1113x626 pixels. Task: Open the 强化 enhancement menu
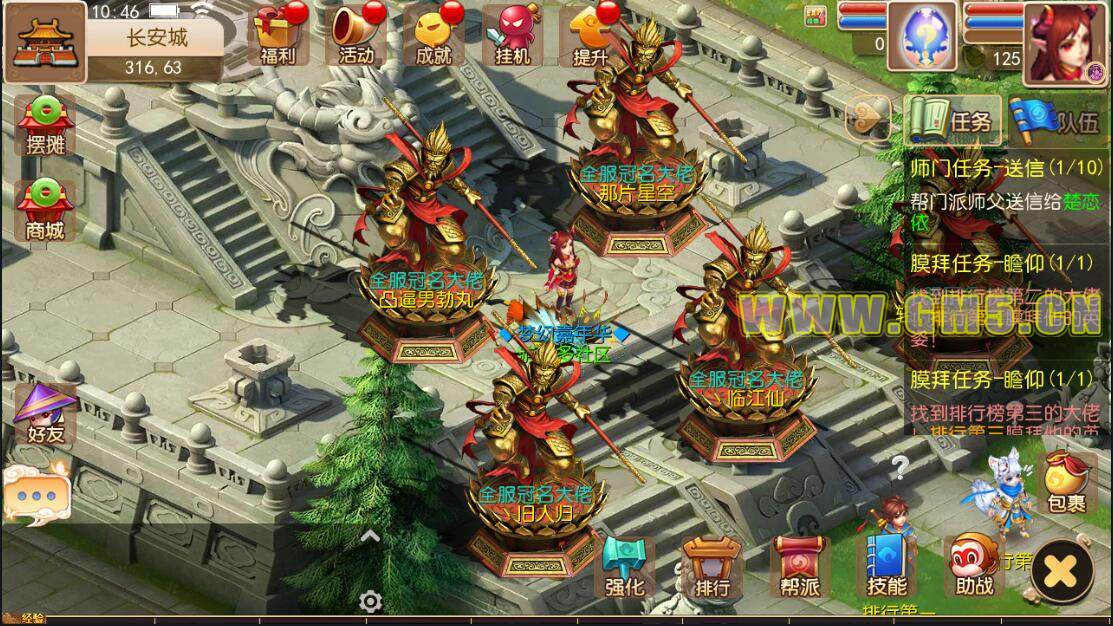[x=626, y=567]
